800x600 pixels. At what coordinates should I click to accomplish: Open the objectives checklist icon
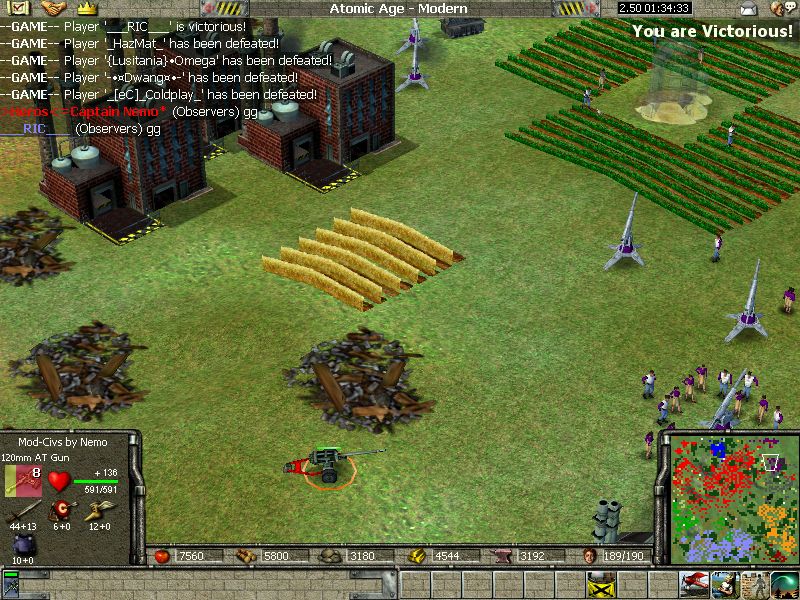(x=19, y=8)
